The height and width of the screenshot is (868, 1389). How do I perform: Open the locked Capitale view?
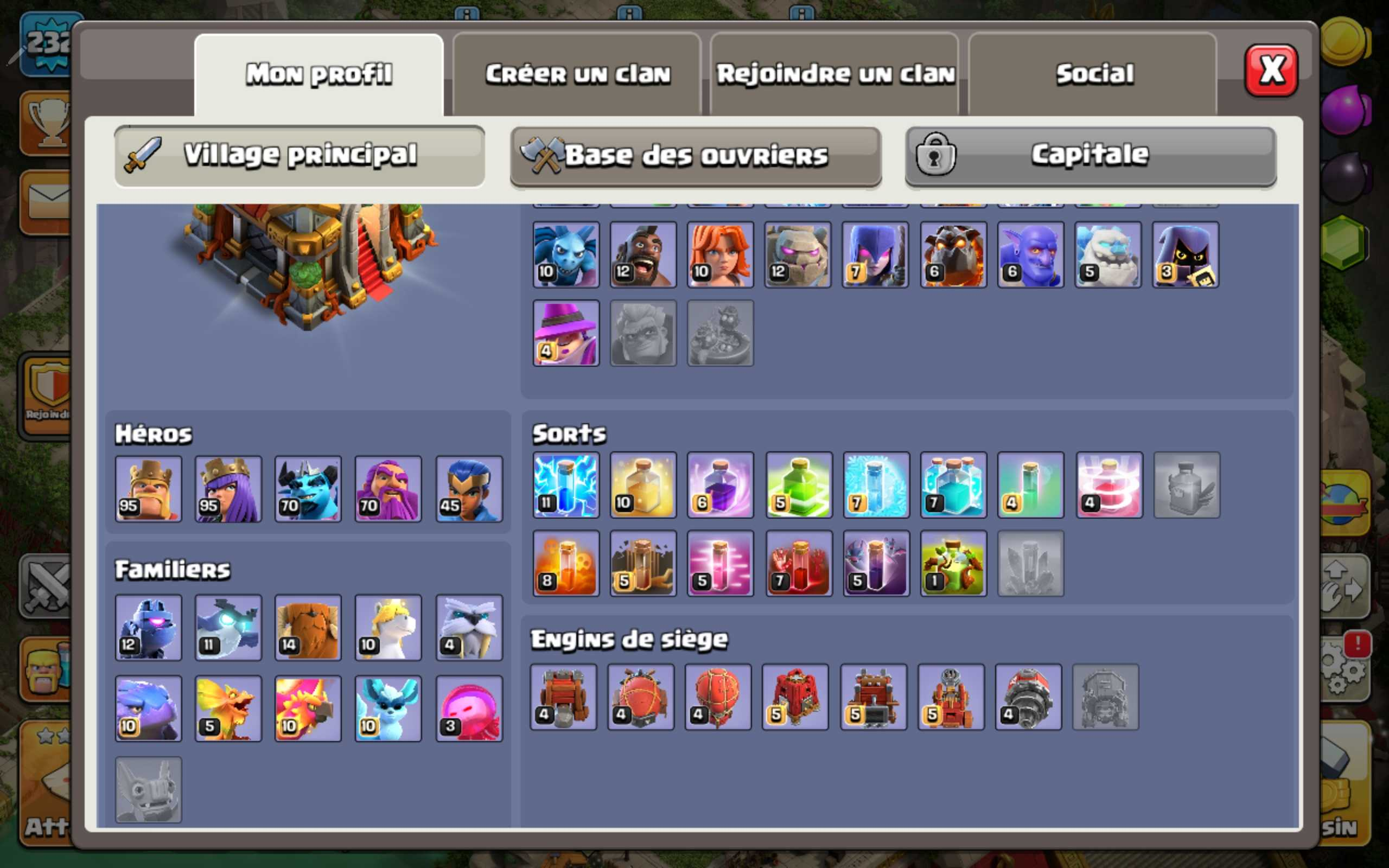click(1088, 155)
